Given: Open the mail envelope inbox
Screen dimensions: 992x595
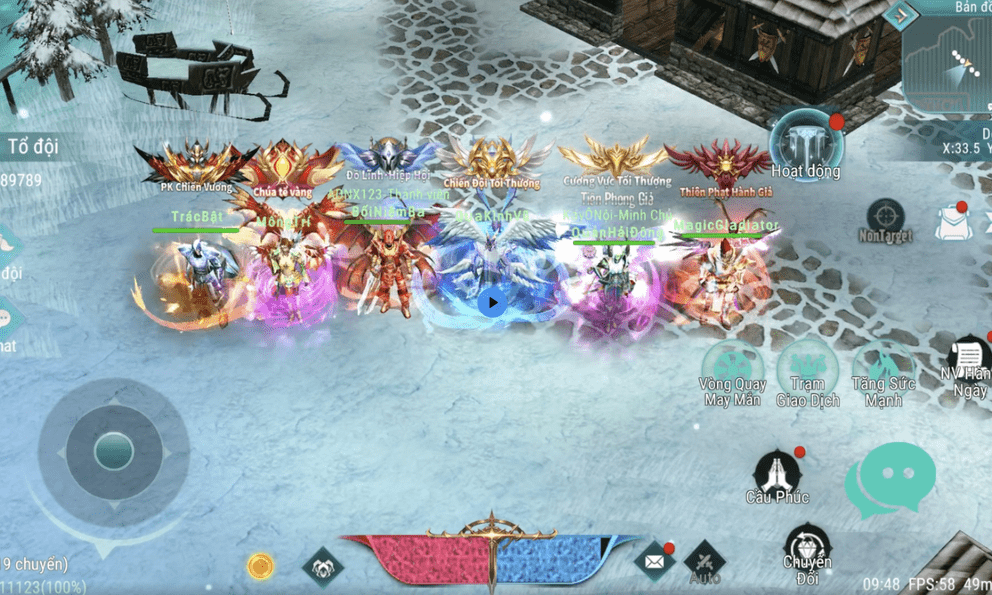Looking at the screenshot, I should [654, 563].
